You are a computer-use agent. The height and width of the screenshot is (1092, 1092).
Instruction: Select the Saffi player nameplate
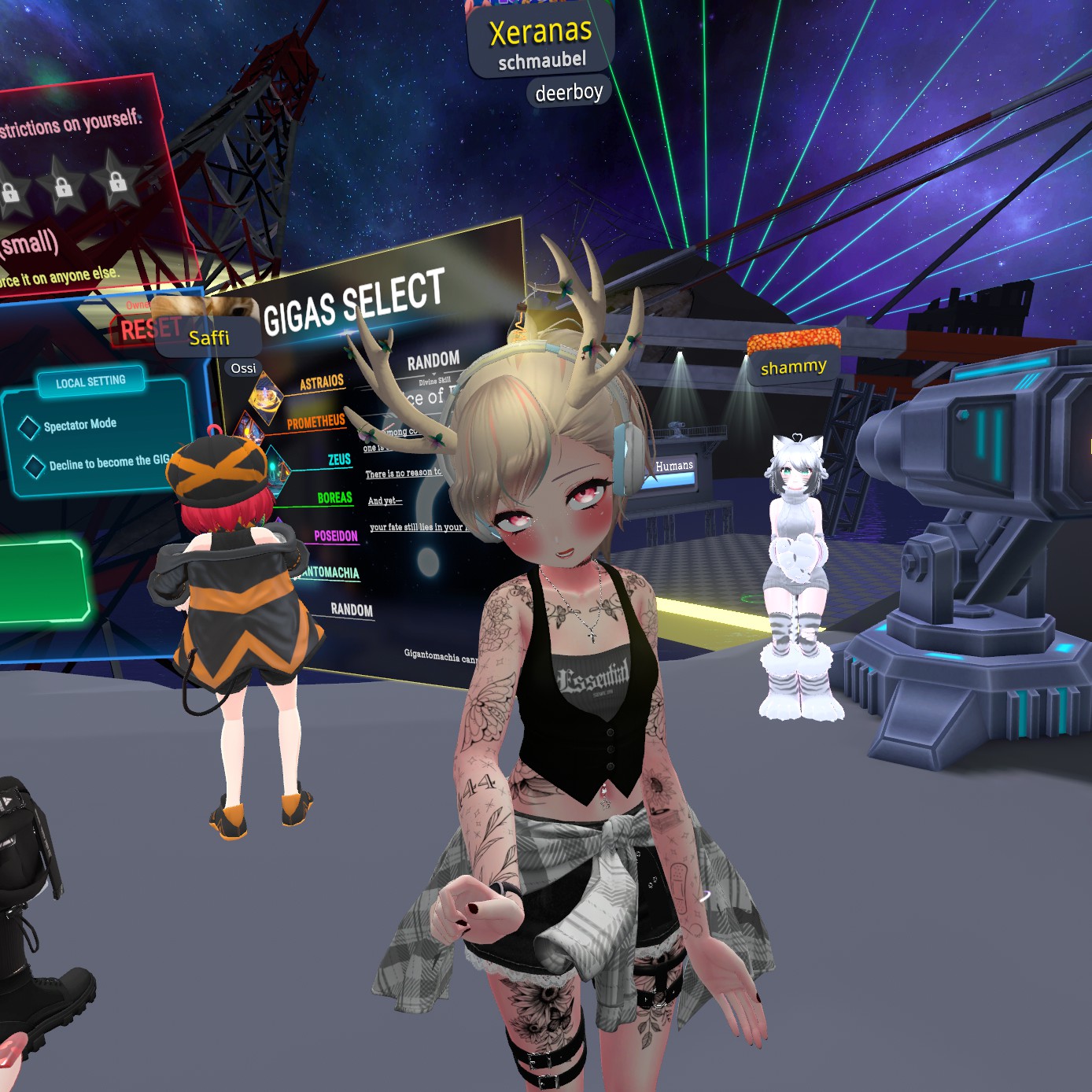coord(209,338)
